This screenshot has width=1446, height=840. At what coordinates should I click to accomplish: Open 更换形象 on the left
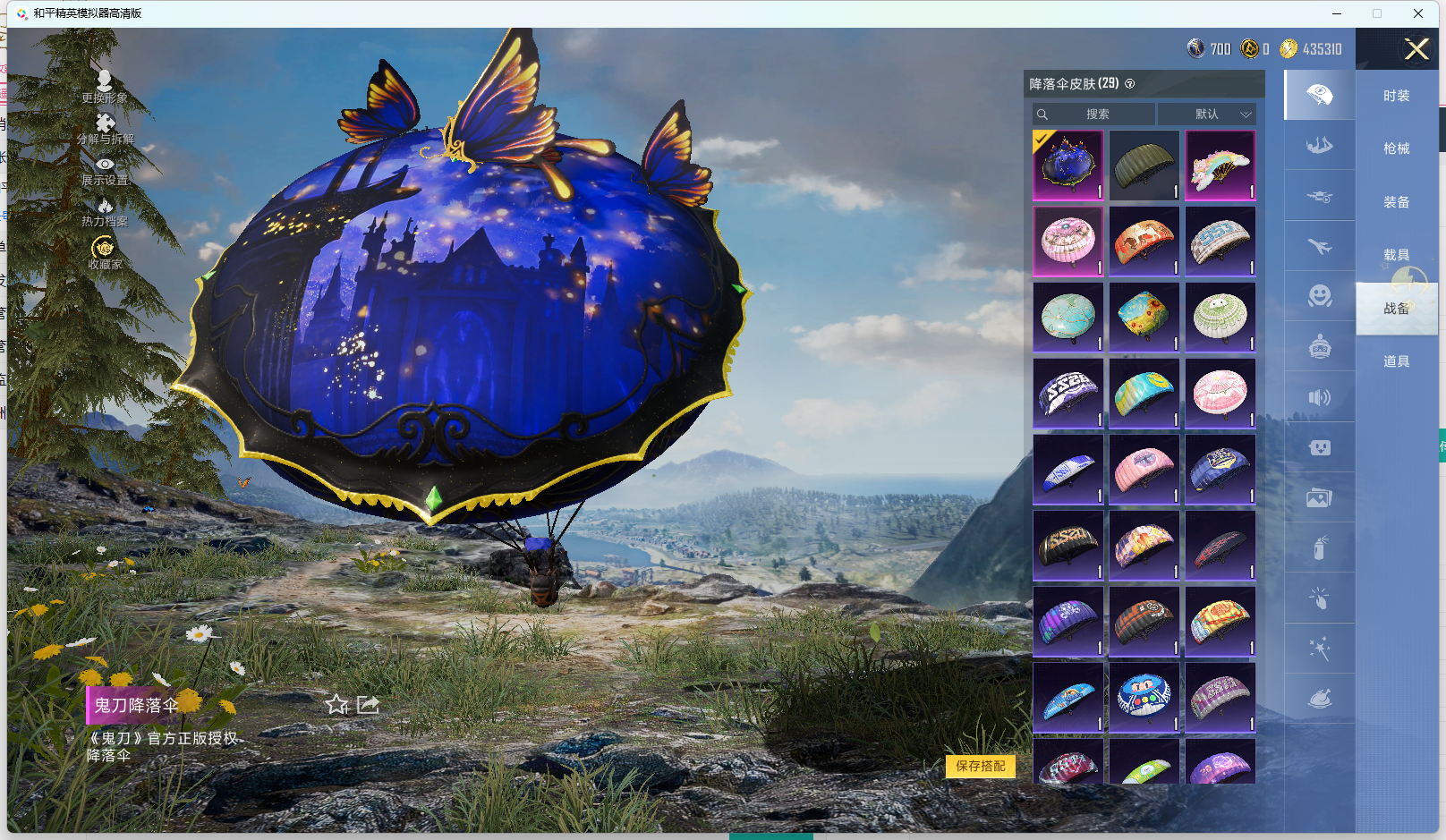105,86
